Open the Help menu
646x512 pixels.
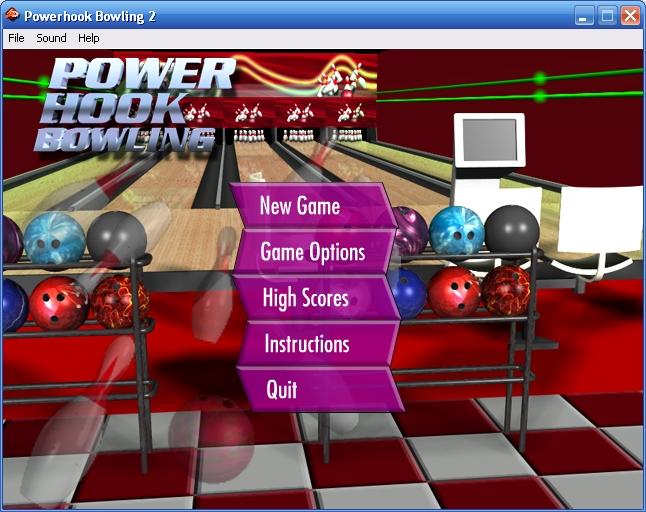[x=89, y=38]
